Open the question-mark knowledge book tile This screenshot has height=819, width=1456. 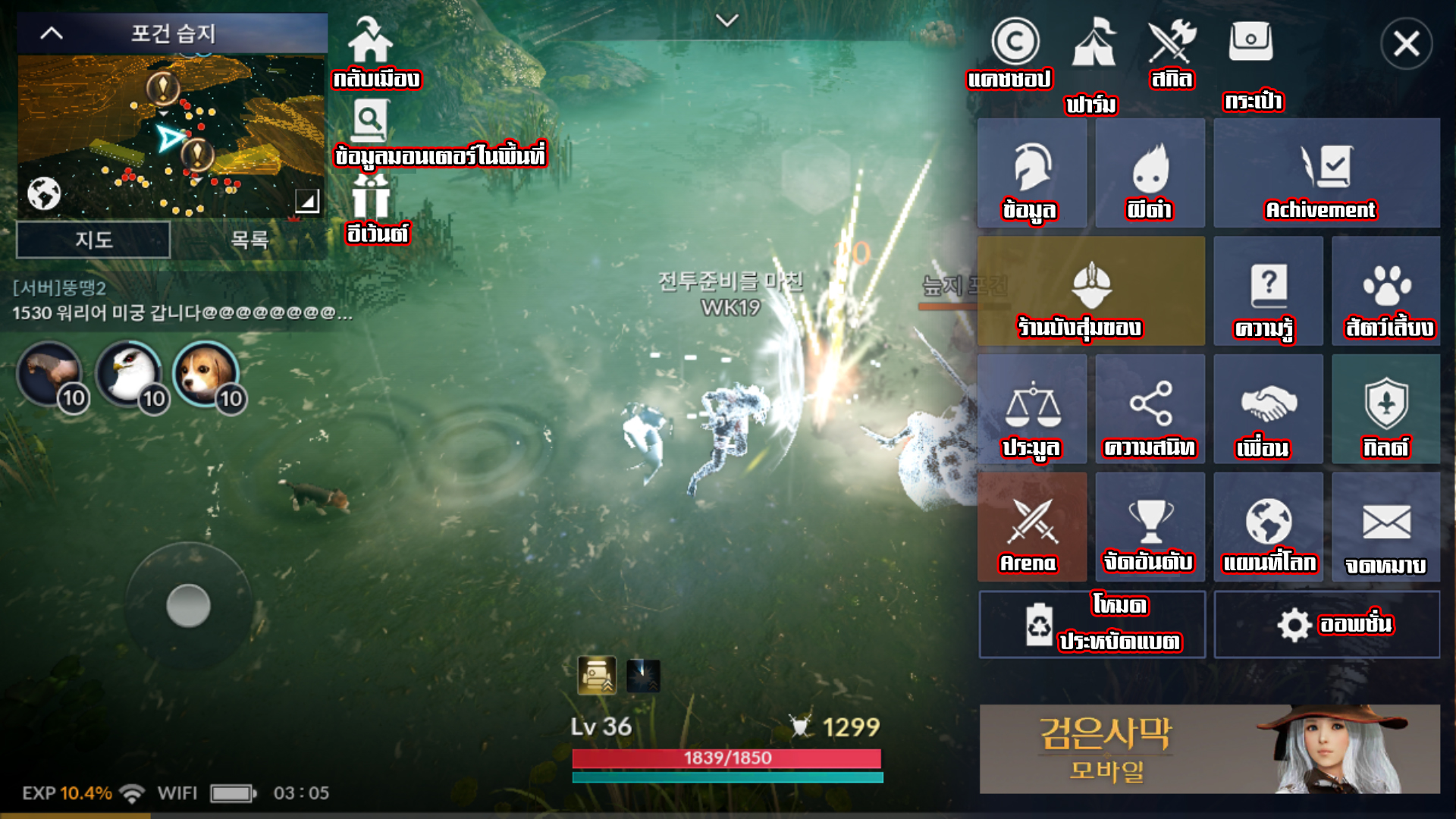pos(1268,291)
